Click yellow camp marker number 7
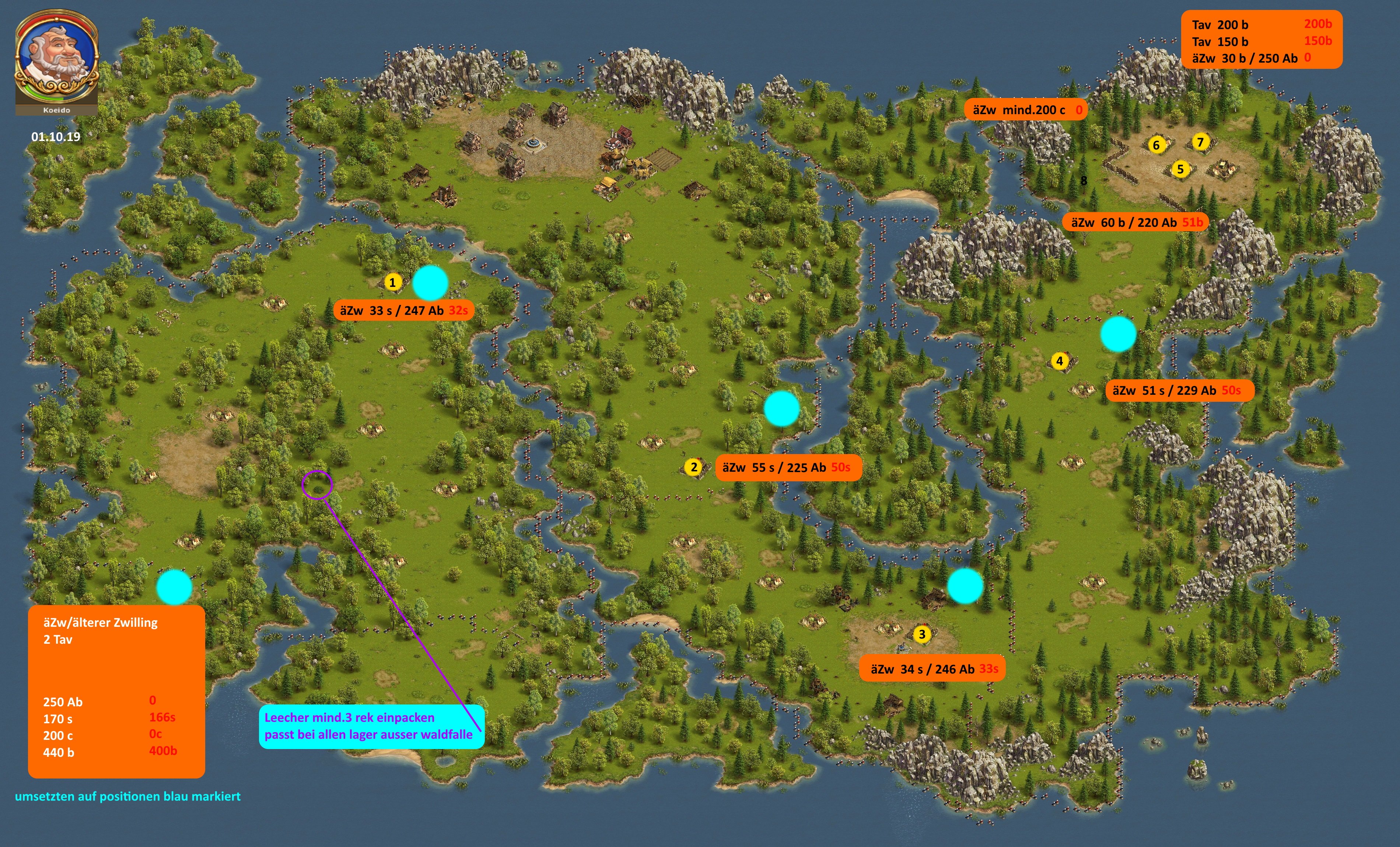This screenshot has width=1400, height=847. (x=1200, y=142)
